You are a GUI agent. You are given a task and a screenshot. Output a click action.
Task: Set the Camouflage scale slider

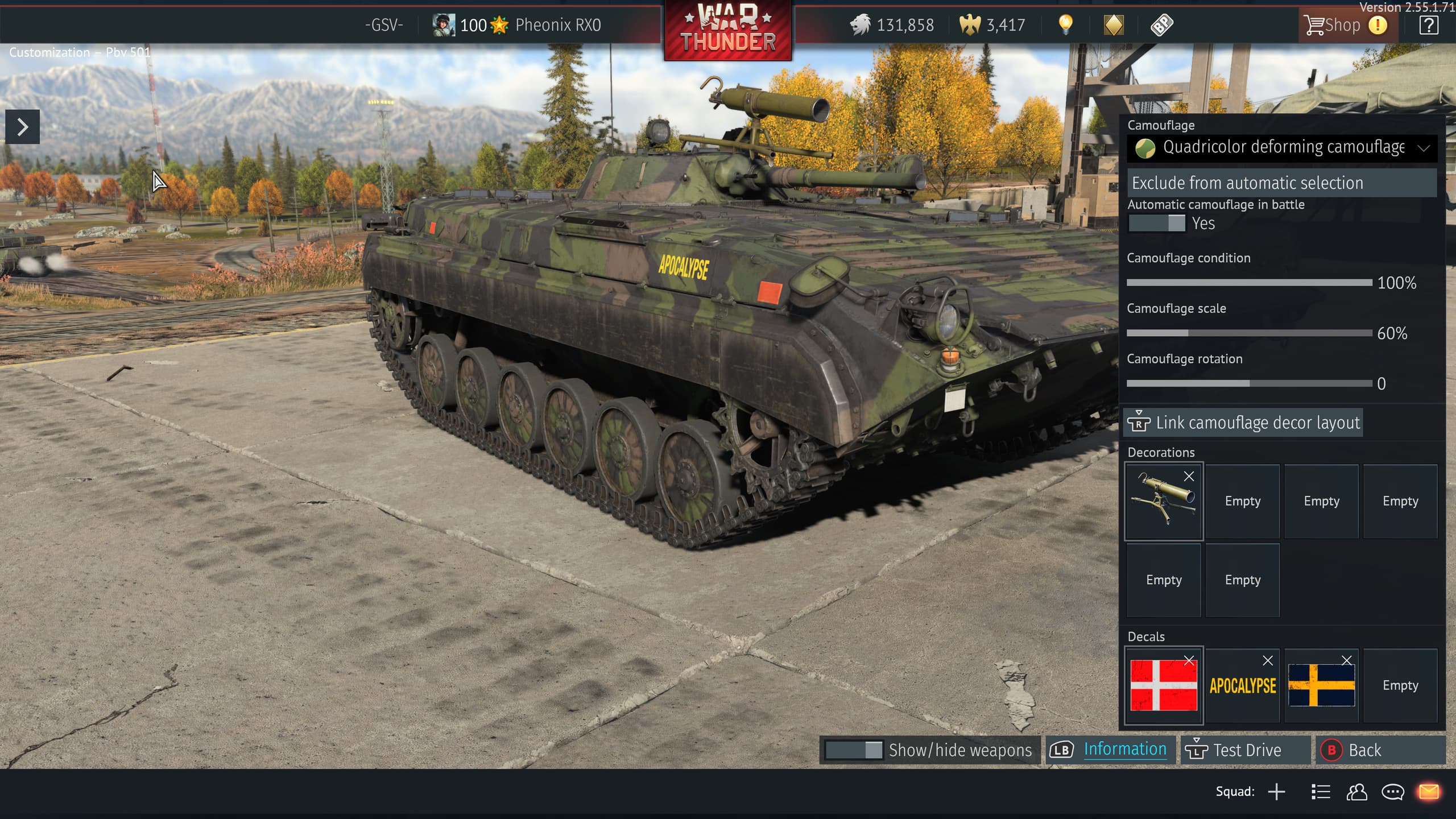tap(1249, 333)
